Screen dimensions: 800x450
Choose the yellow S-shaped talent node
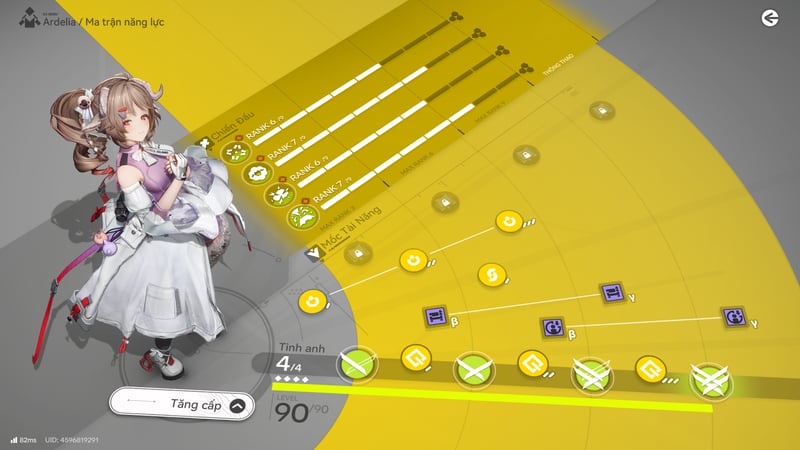click(489, 273)
